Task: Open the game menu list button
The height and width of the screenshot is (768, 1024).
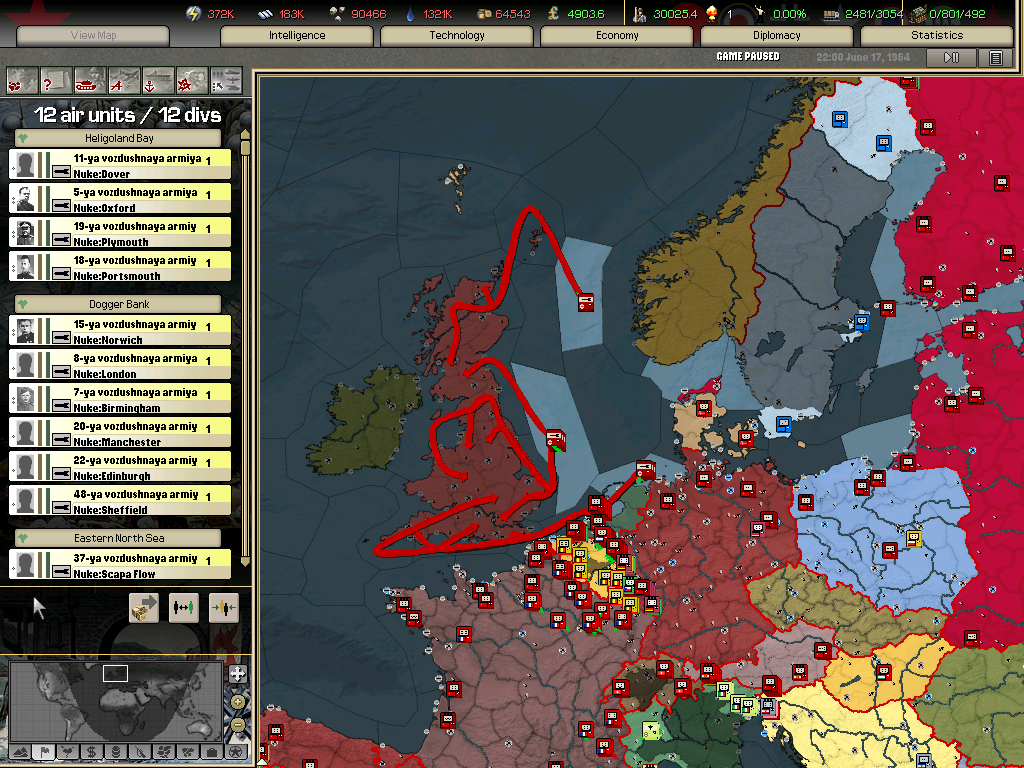Action: (995, 58)
